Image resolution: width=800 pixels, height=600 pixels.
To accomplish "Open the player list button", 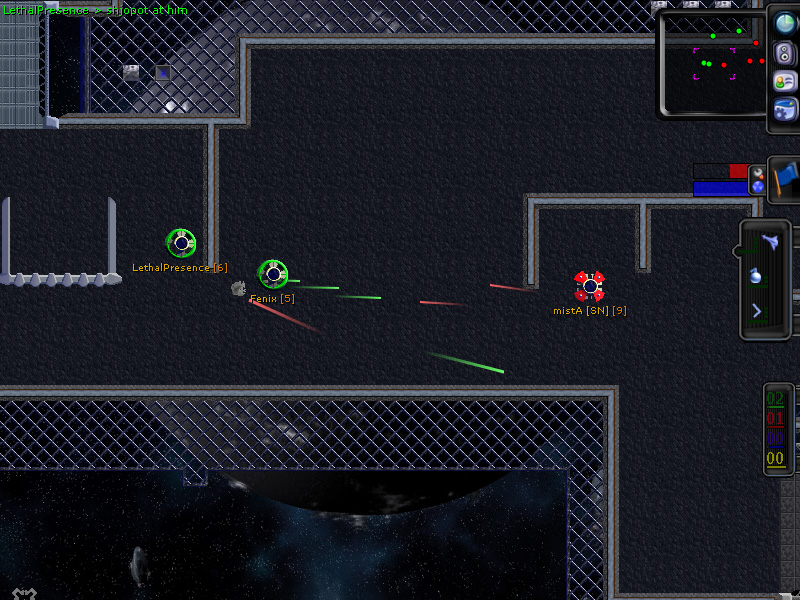I will (x=785, y=81).
